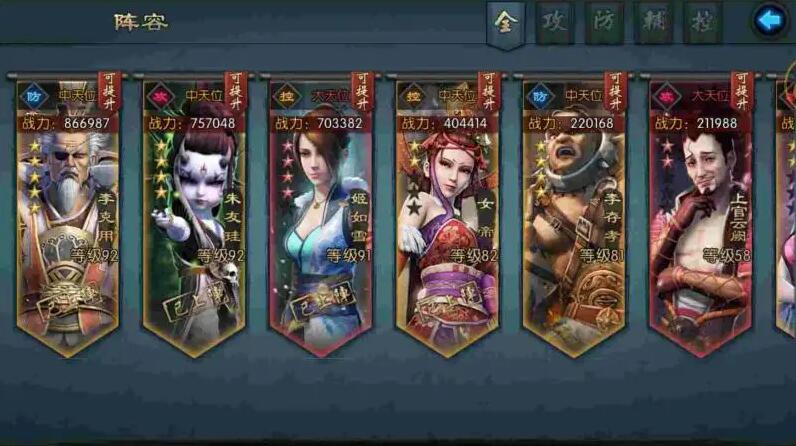The image size is (796, 446).
Task: Go back with the blue arrow button
Action: [772, 20]
